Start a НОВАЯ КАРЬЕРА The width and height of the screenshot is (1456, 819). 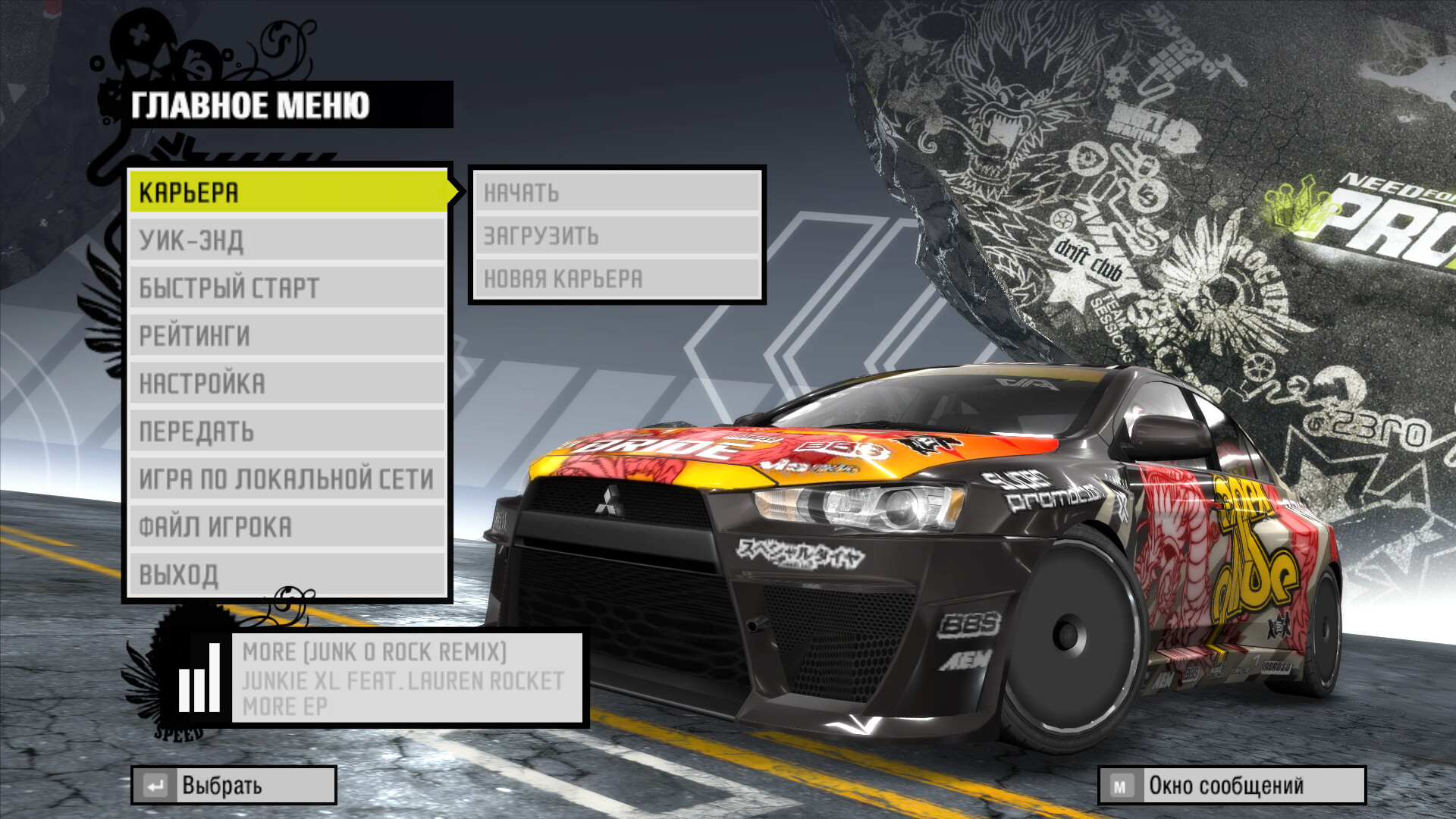pyautogui.click(x=617, y=279)
